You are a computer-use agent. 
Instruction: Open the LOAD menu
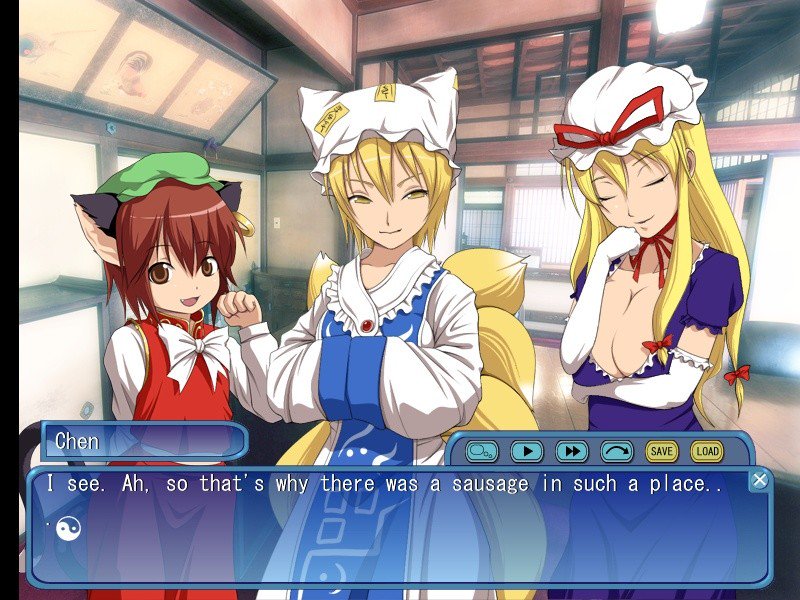(x=706, y=451)
